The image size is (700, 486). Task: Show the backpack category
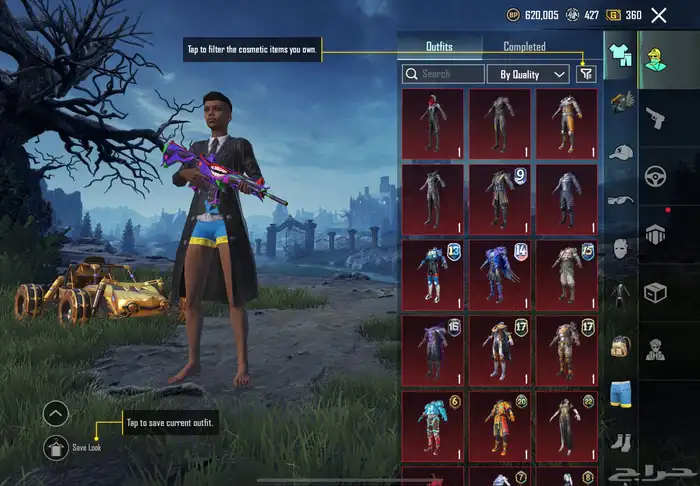pyautogui.click(x=620, y=346)
